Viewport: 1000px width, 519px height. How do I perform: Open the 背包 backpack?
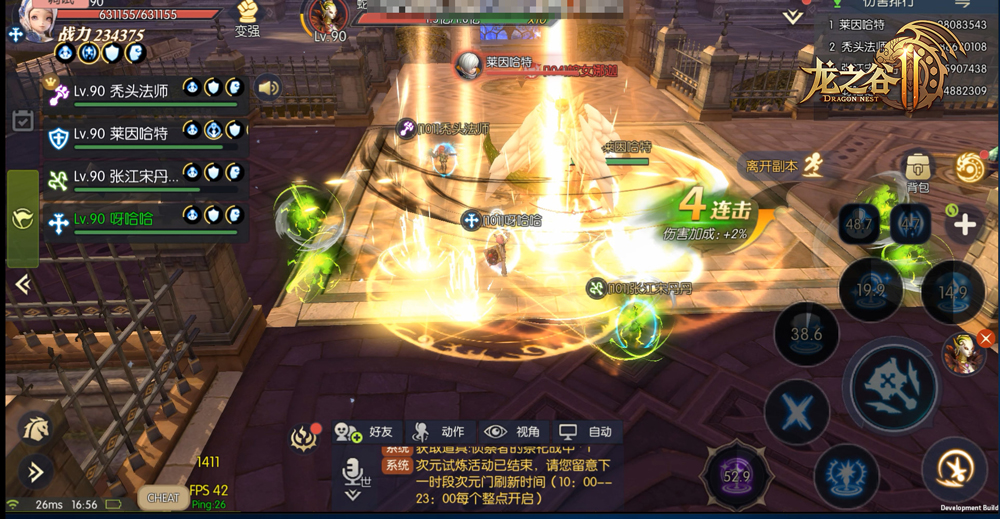[917, 170]
